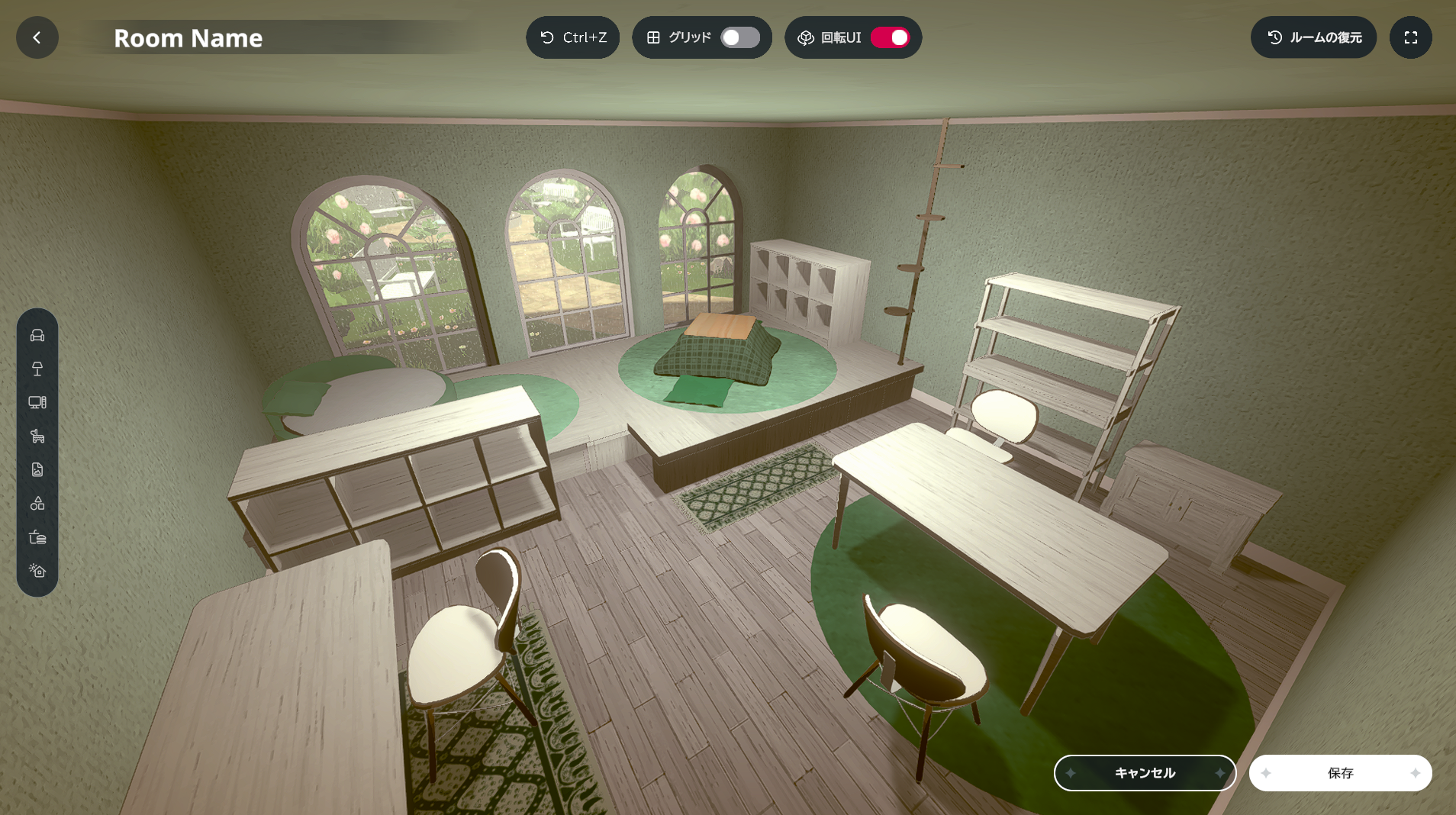
Task: Turn off the 回転UI toggle
Action: (x=890, y=37)
